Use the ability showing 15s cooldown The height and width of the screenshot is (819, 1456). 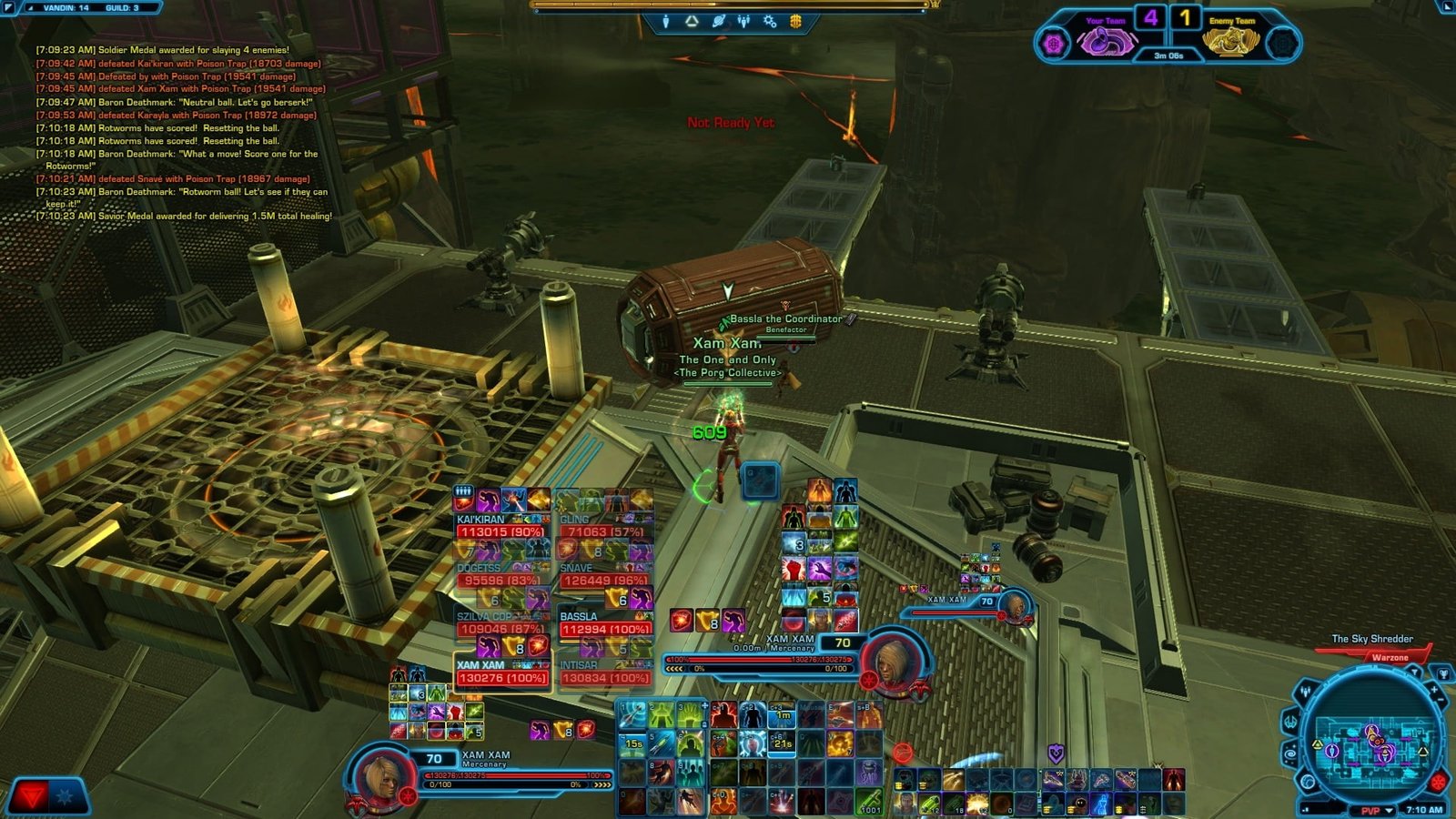[x=632, y=744]
